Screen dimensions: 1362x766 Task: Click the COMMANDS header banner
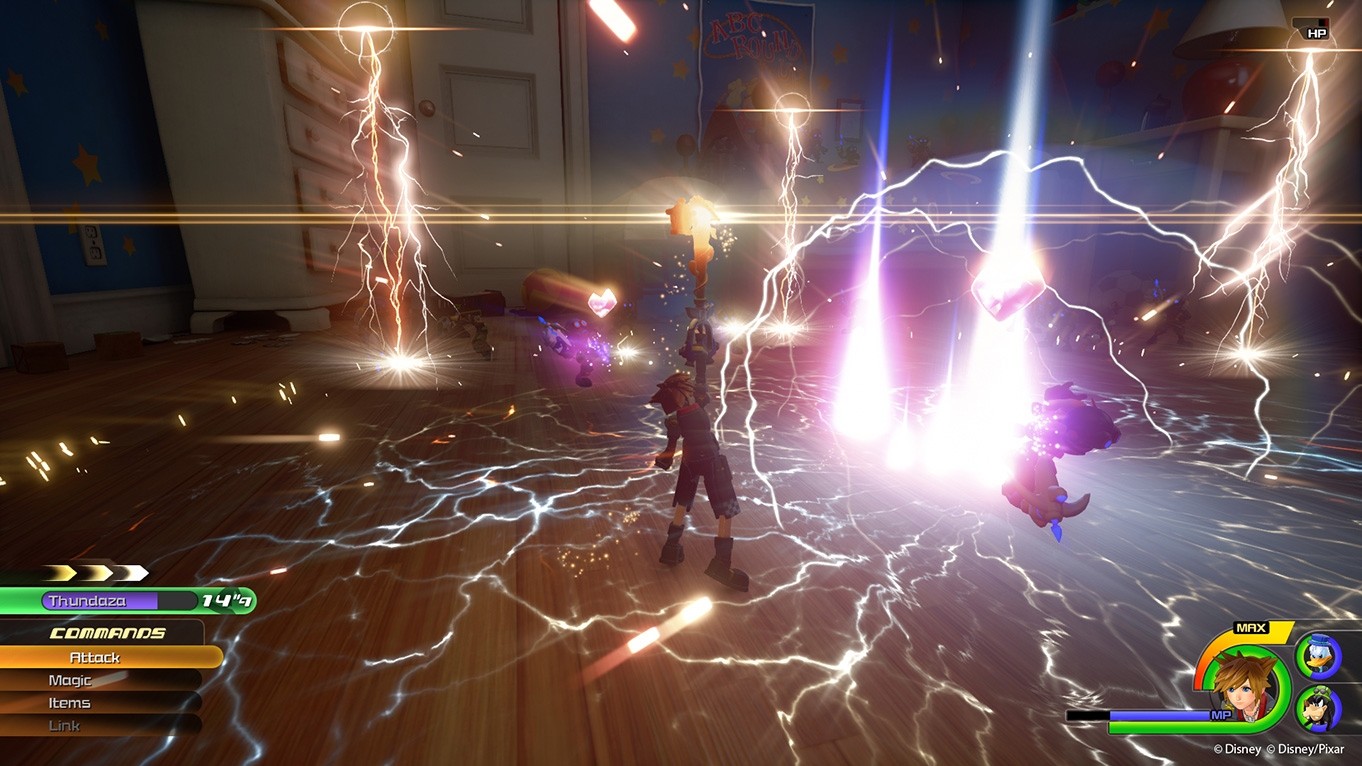pos(106,633)
